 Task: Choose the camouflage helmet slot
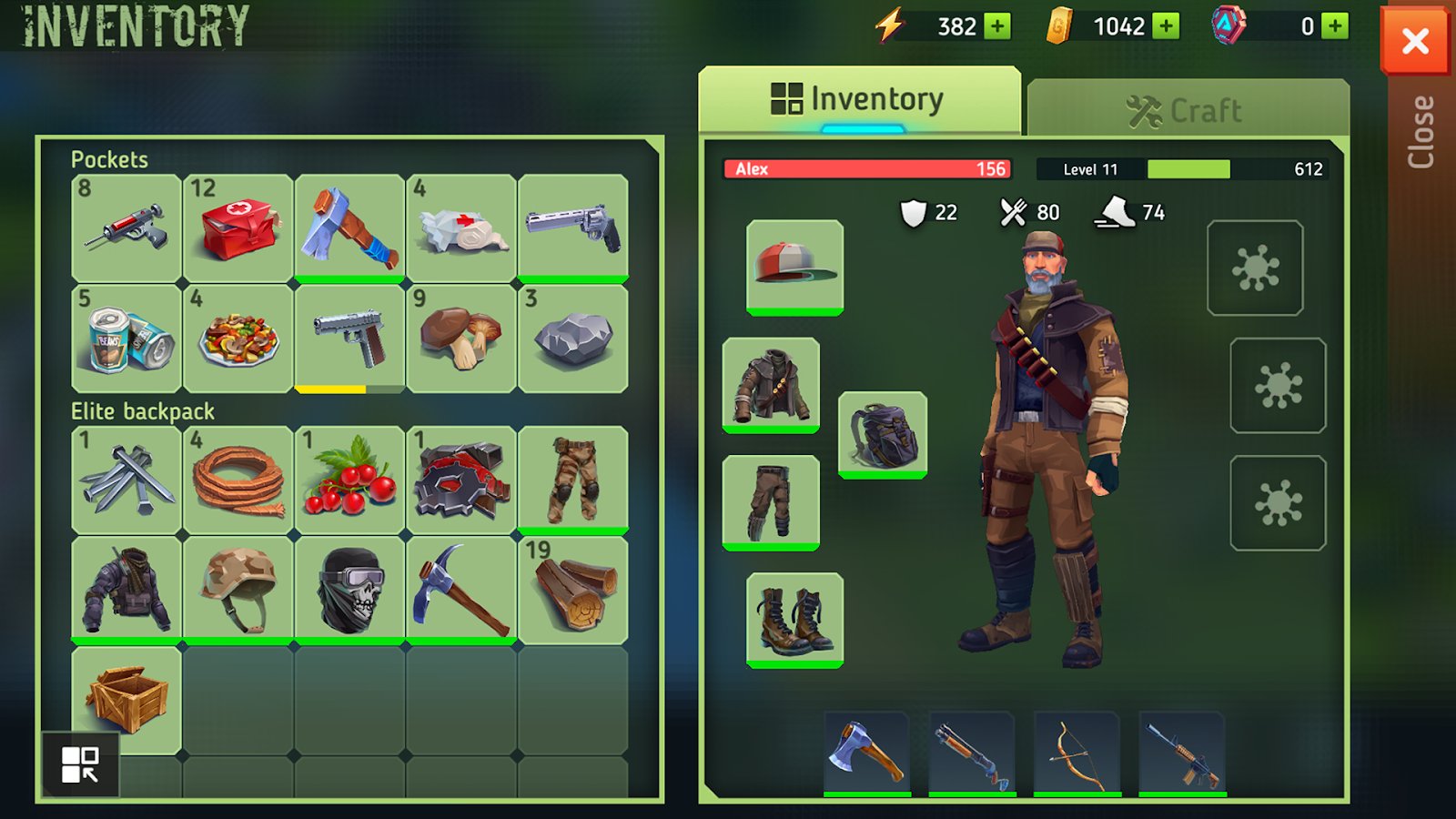(238, 590)
